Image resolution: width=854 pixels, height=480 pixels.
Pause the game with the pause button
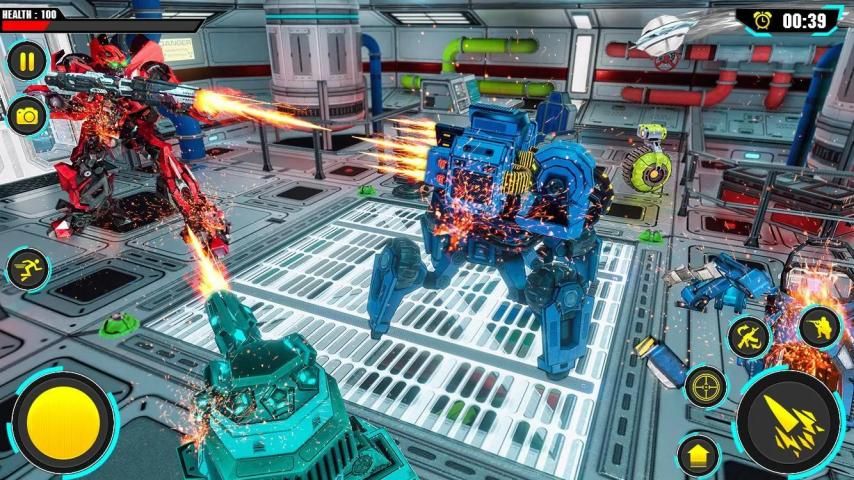point(27,62)
